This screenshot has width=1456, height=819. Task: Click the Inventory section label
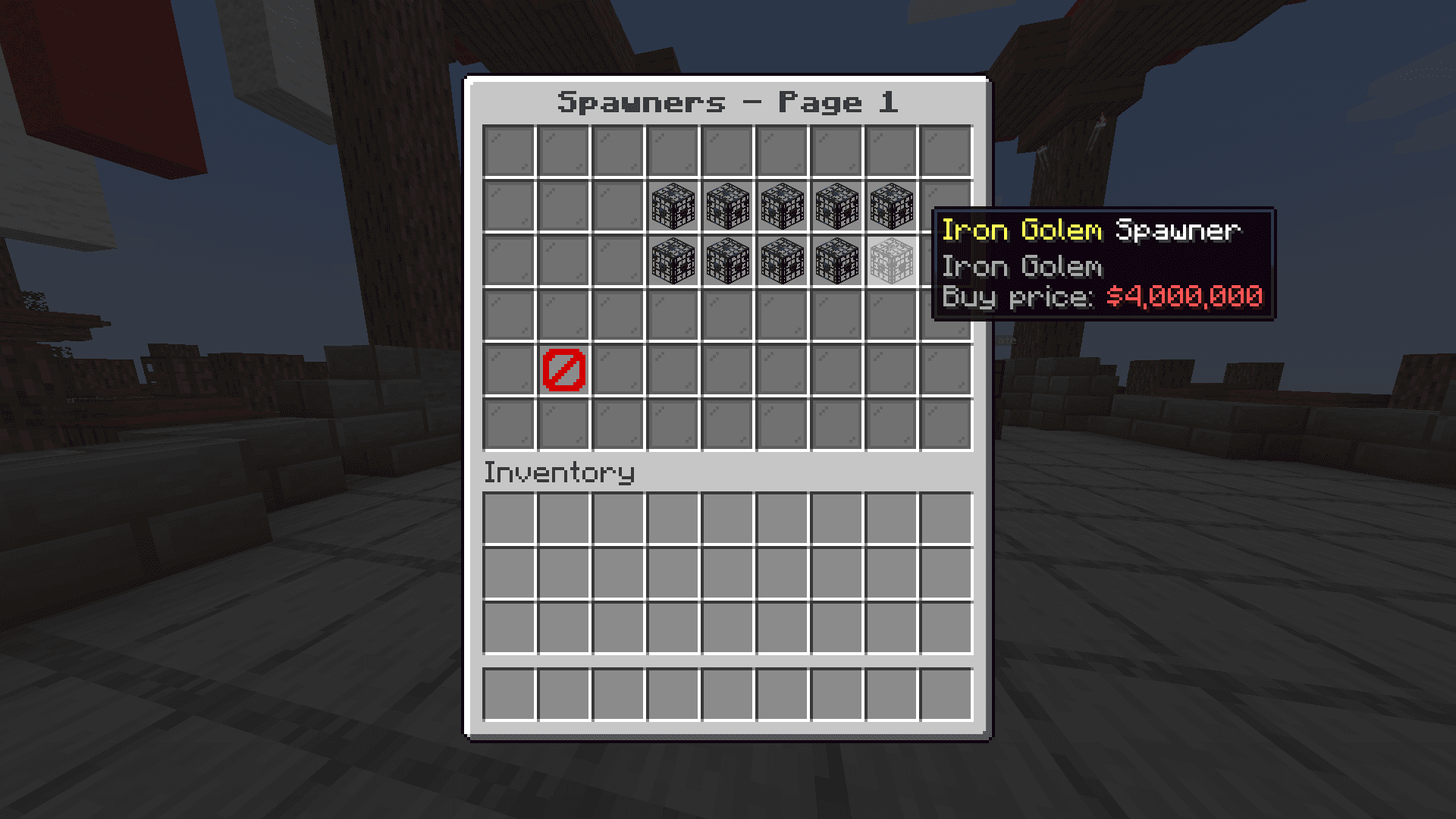(559, 472)
